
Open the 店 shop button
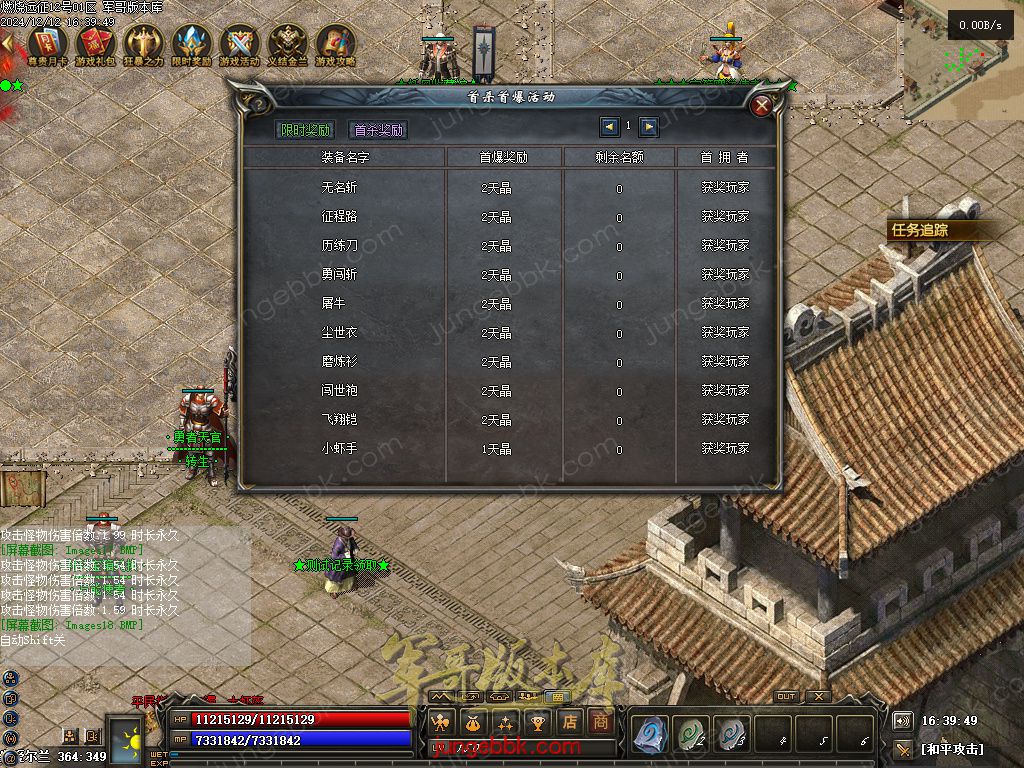569,720
